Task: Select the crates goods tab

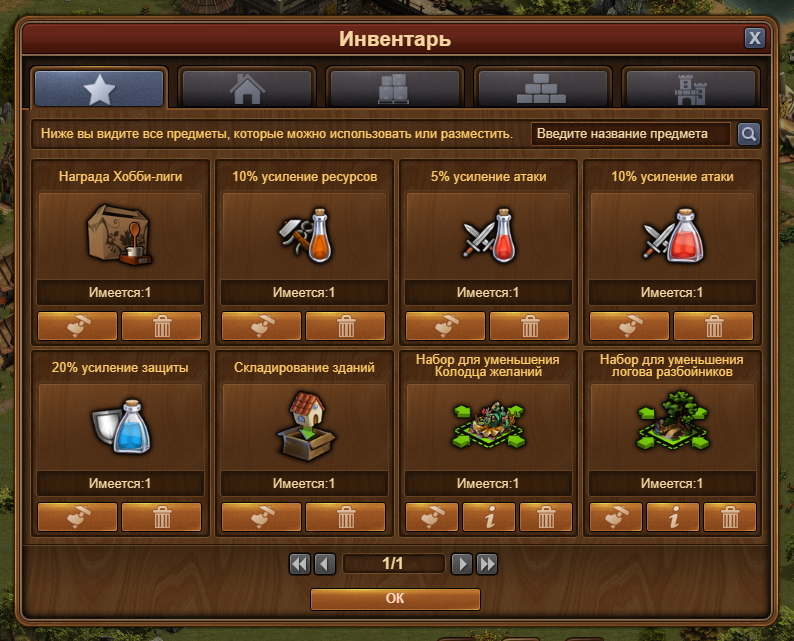Action: (395, 89)
